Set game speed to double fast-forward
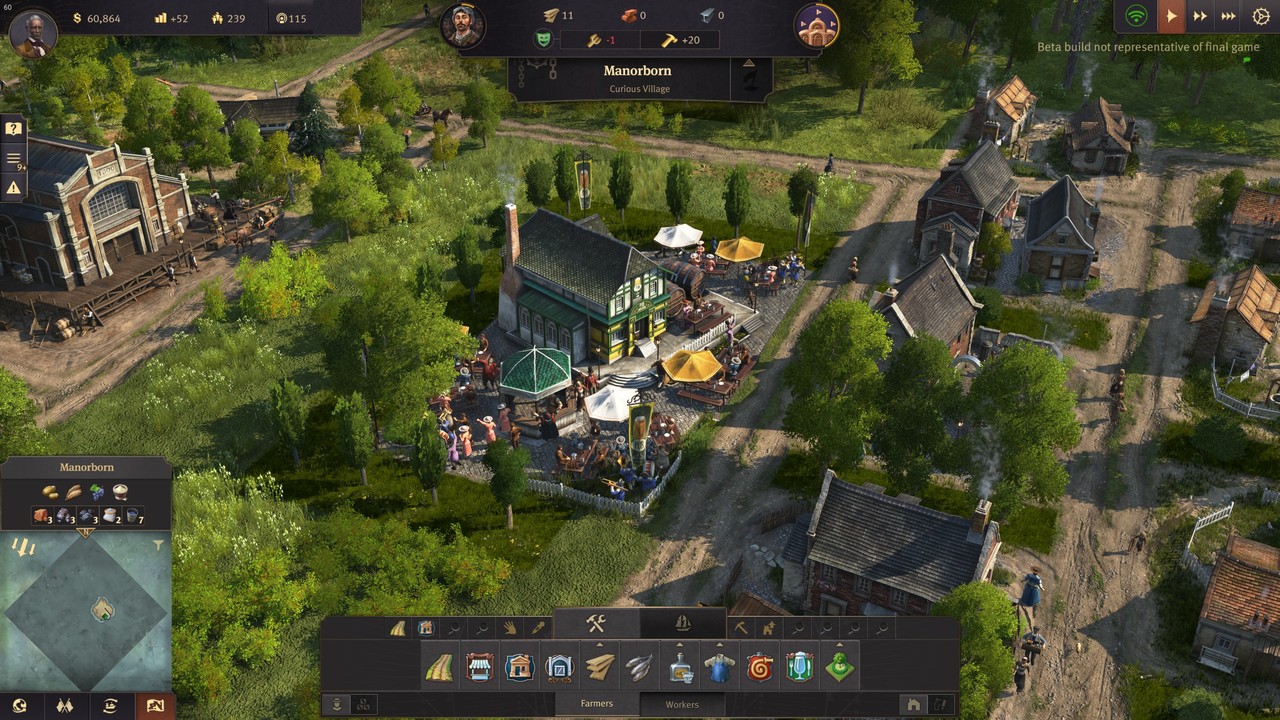 [1199, 16]
